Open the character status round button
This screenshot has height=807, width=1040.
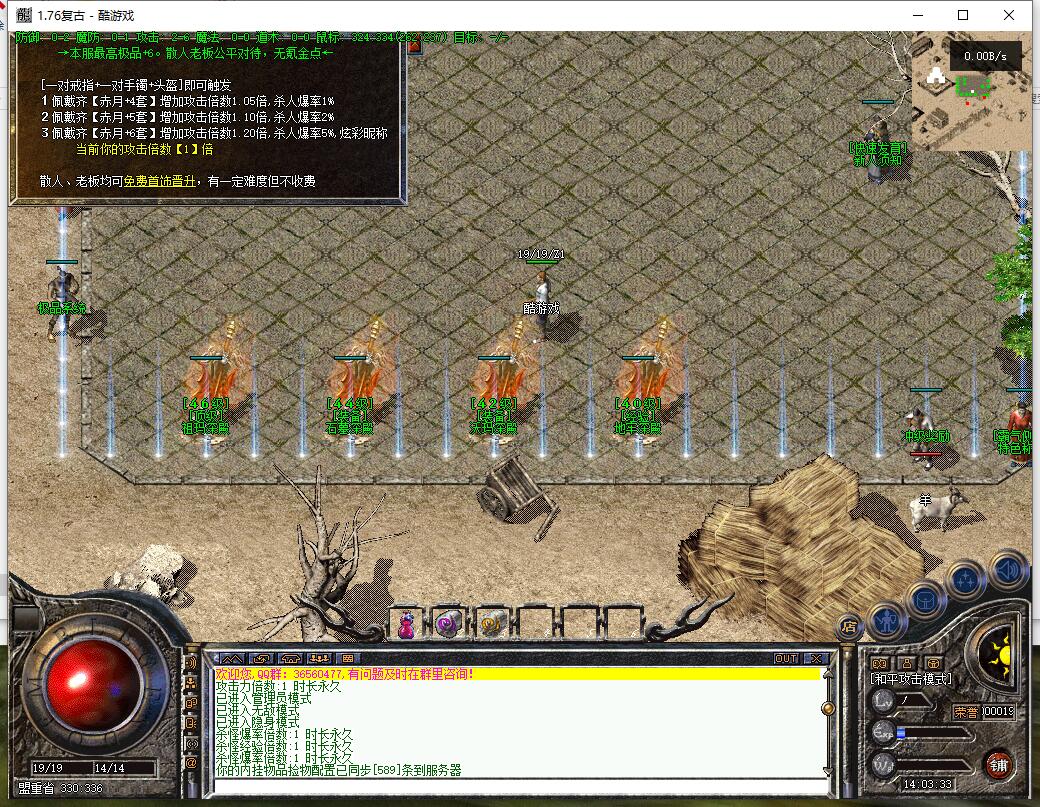pos(887,621)
